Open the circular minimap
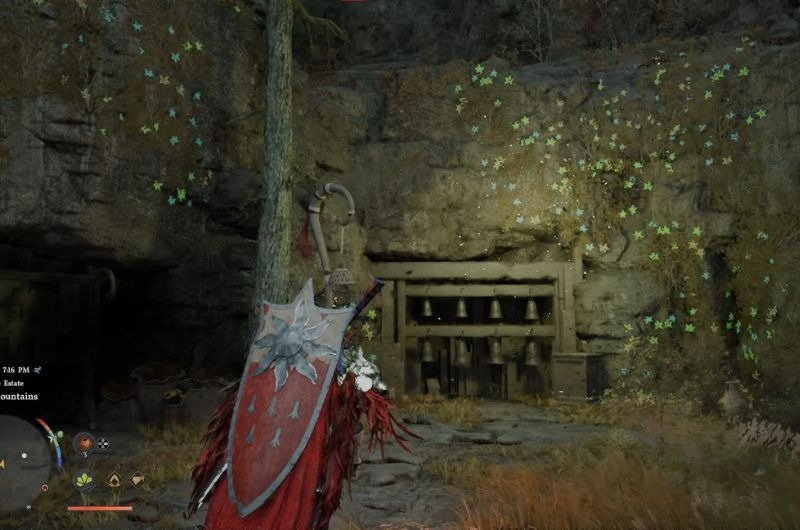800x530 pixels. pos(22,461)
